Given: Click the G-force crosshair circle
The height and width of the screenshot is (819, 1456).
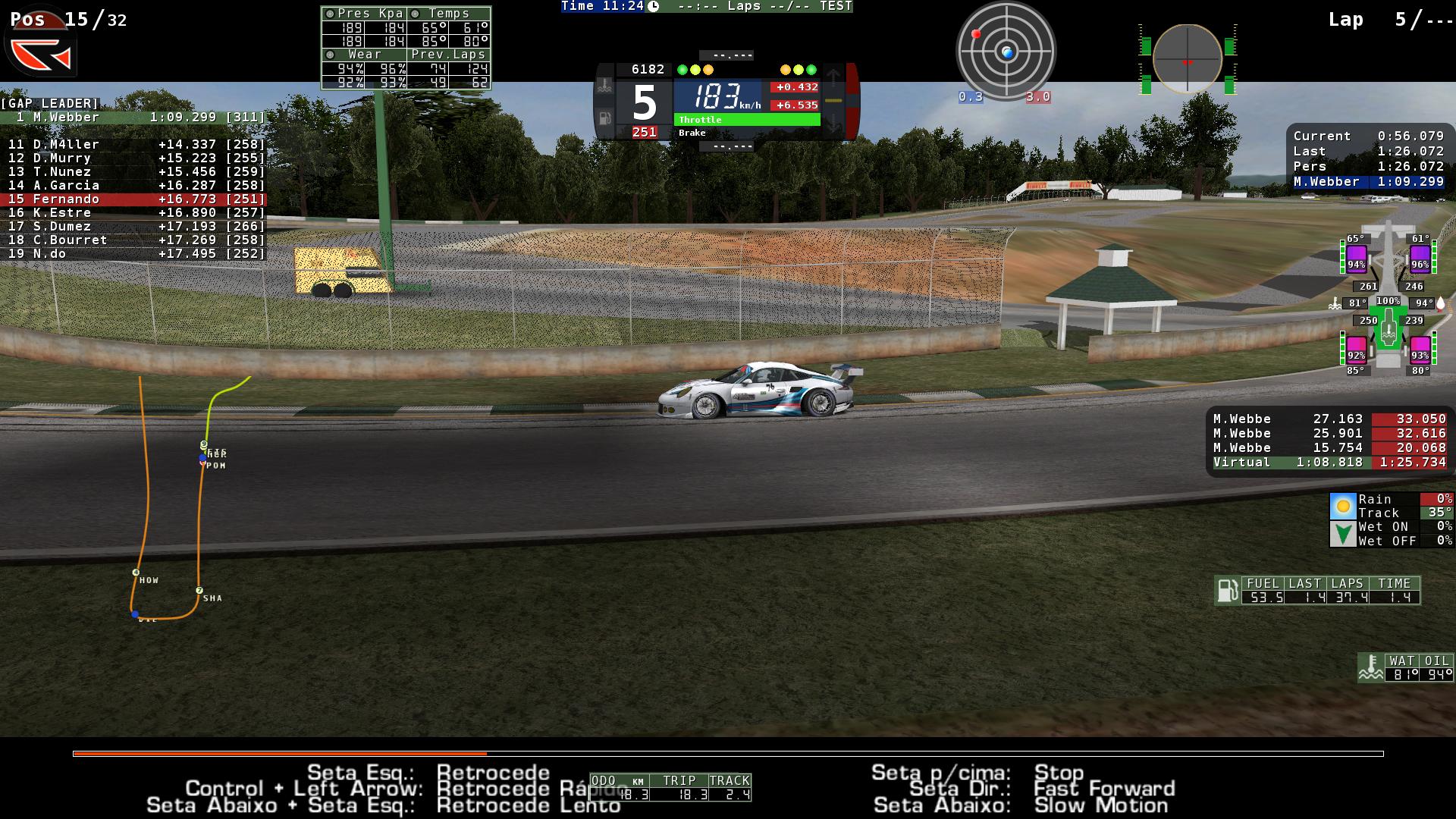Looking at the screenshot, I should (x=1187, y=59).
